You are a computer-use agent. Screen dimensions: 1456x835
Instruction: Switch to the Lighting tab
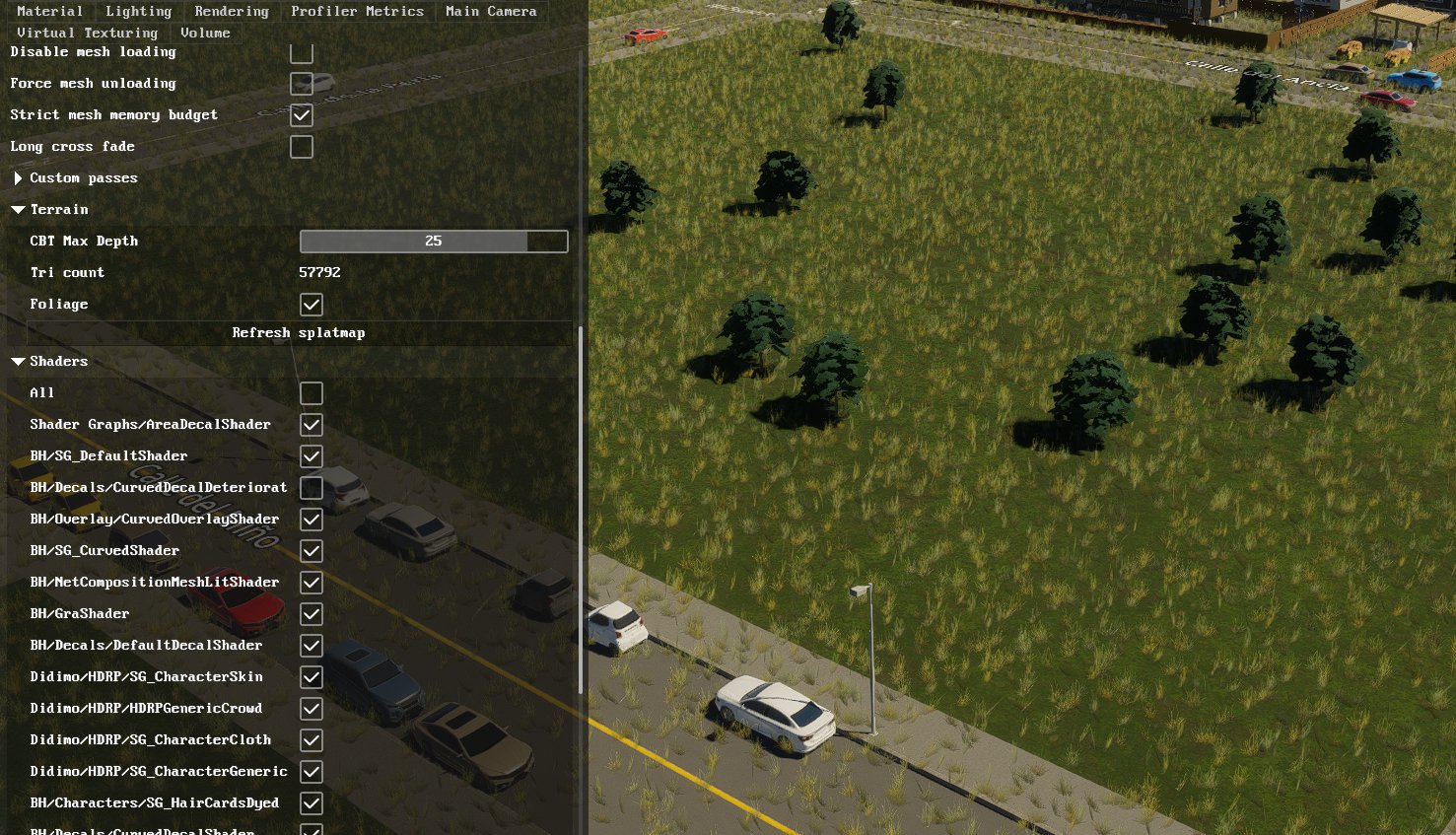pyautogui.click(x=138, y=11)
